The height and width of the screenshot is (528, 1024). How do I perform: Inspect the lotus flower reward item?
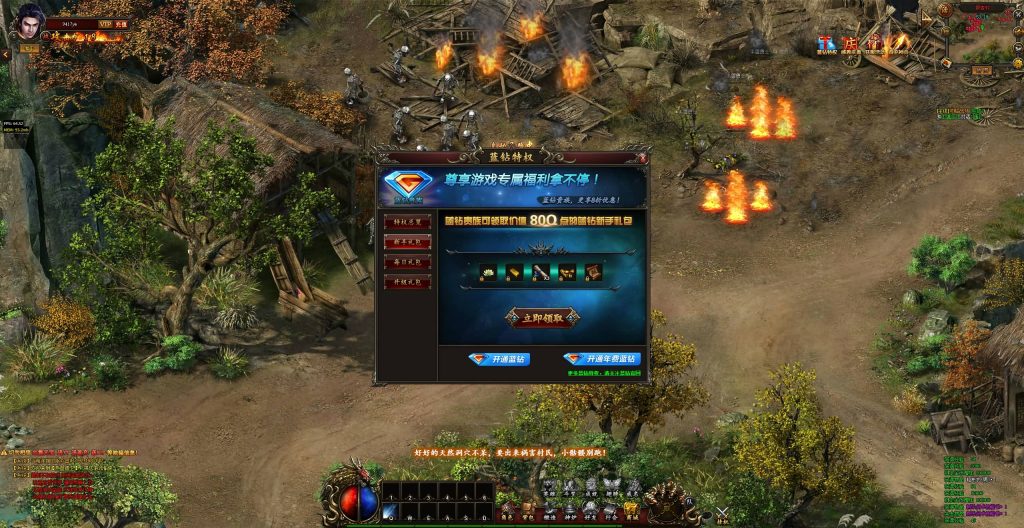(x=488, y=271)
